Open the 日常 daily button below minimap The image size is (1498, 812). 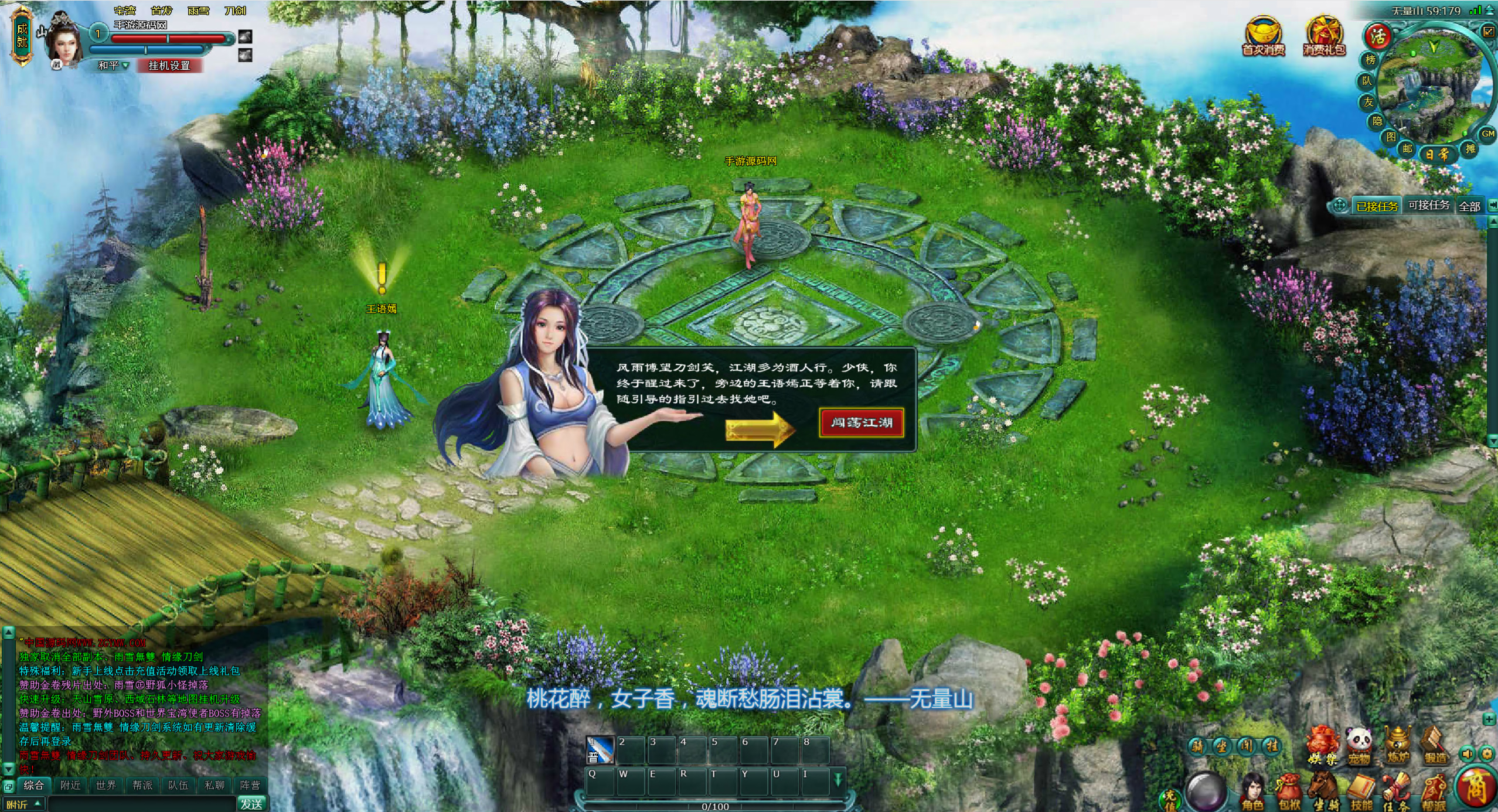click(1436, 155)
